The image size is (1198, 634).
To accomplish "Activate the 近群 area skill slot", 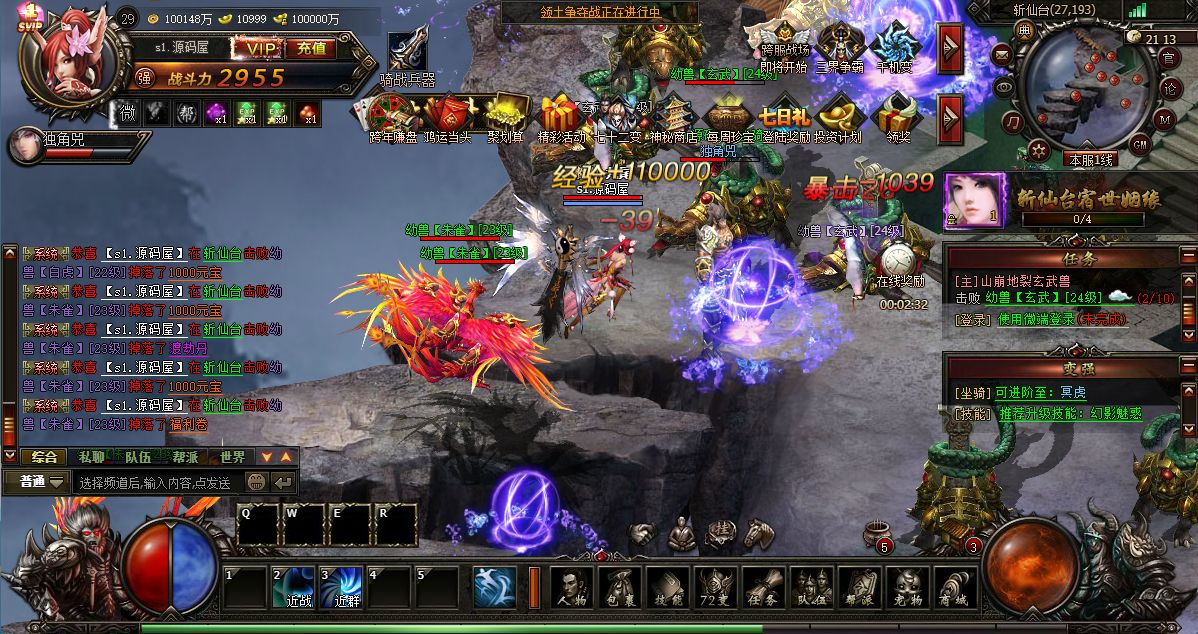I will [343, 587].
